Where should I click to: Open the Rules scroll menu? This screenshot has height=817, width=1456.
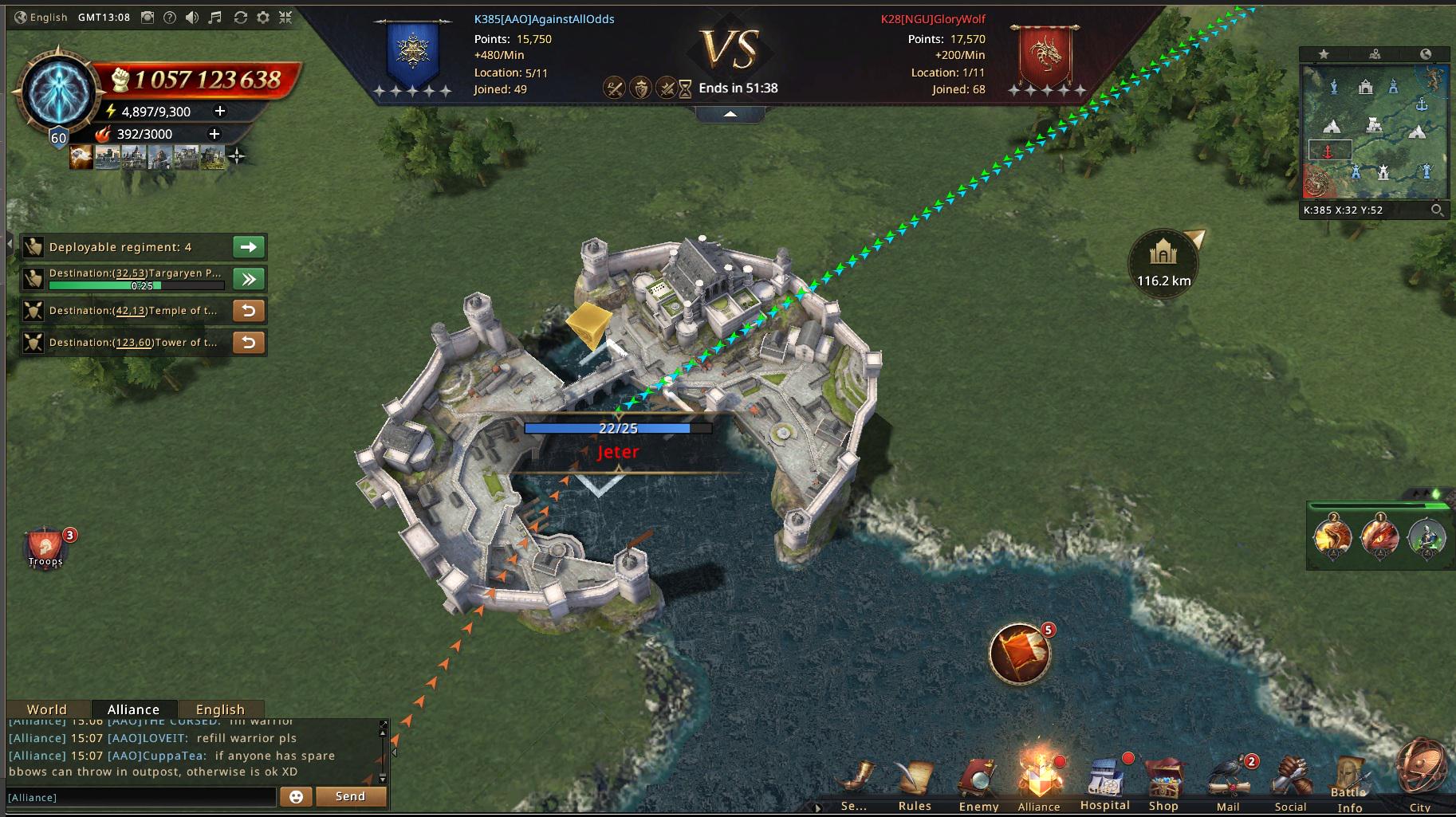click(x=915, y=784)
